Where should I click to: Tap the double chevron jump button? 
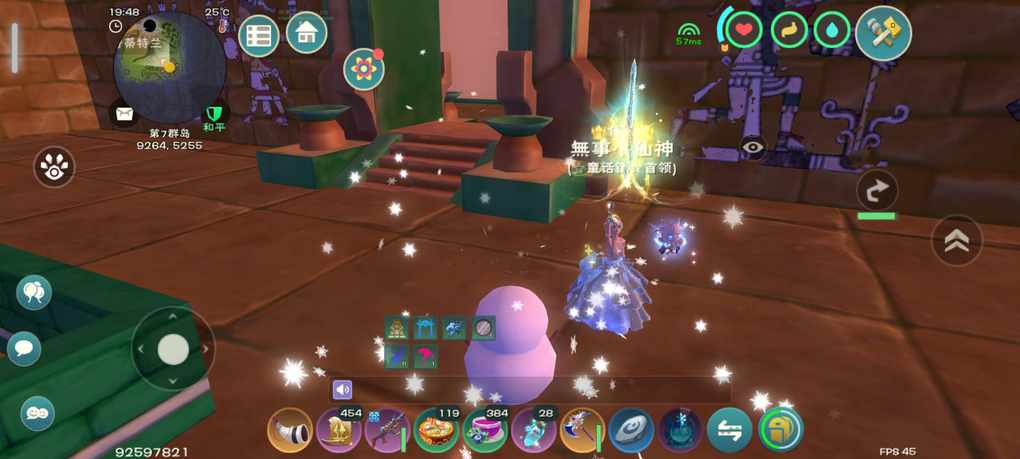pos(957,240)
